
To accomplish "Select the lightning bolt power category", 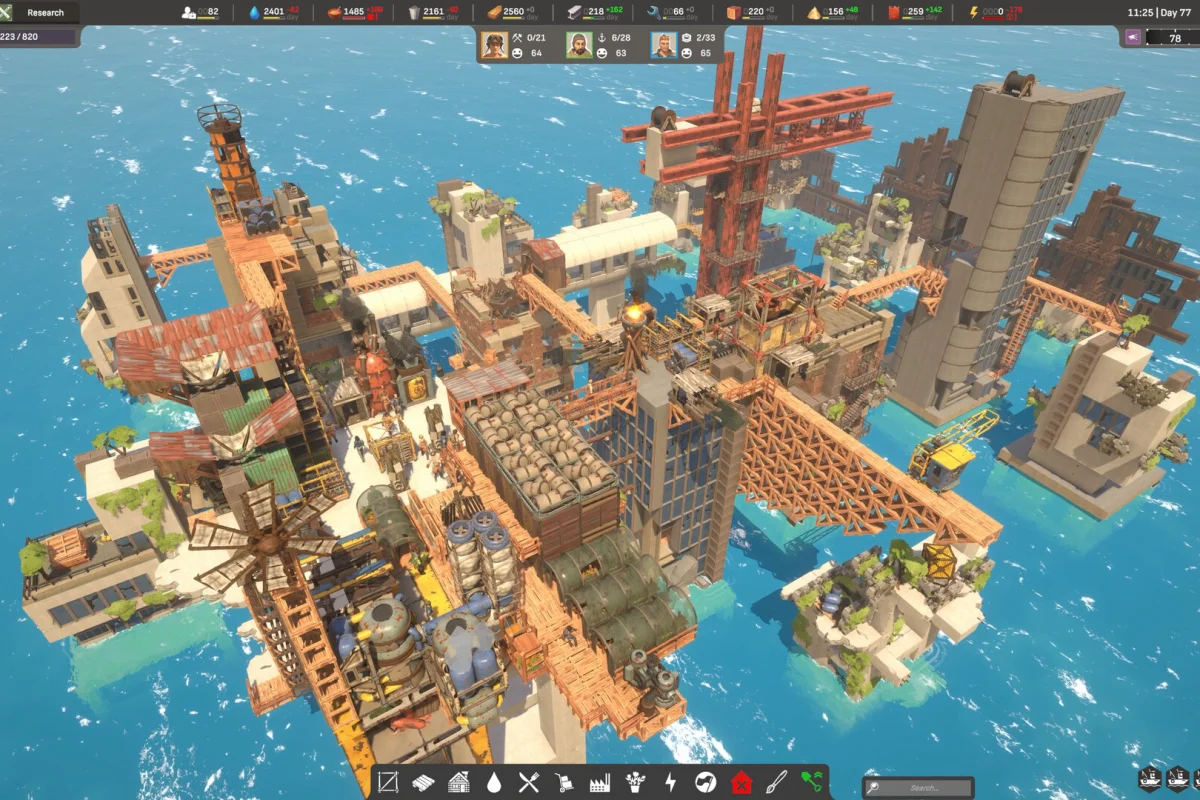I will (x=670, y=783).
